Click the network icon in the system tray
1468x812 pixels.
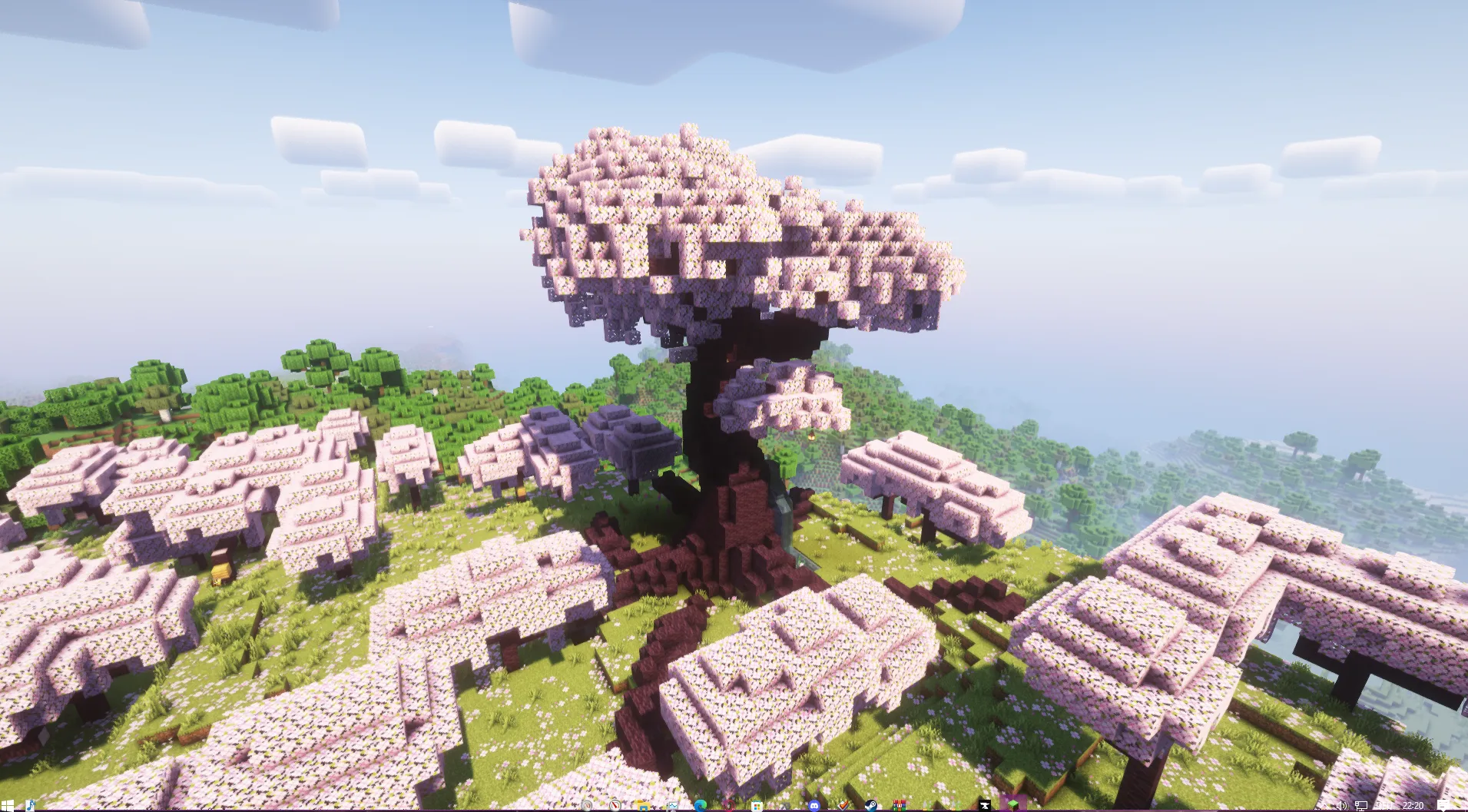coord(1361,804)
